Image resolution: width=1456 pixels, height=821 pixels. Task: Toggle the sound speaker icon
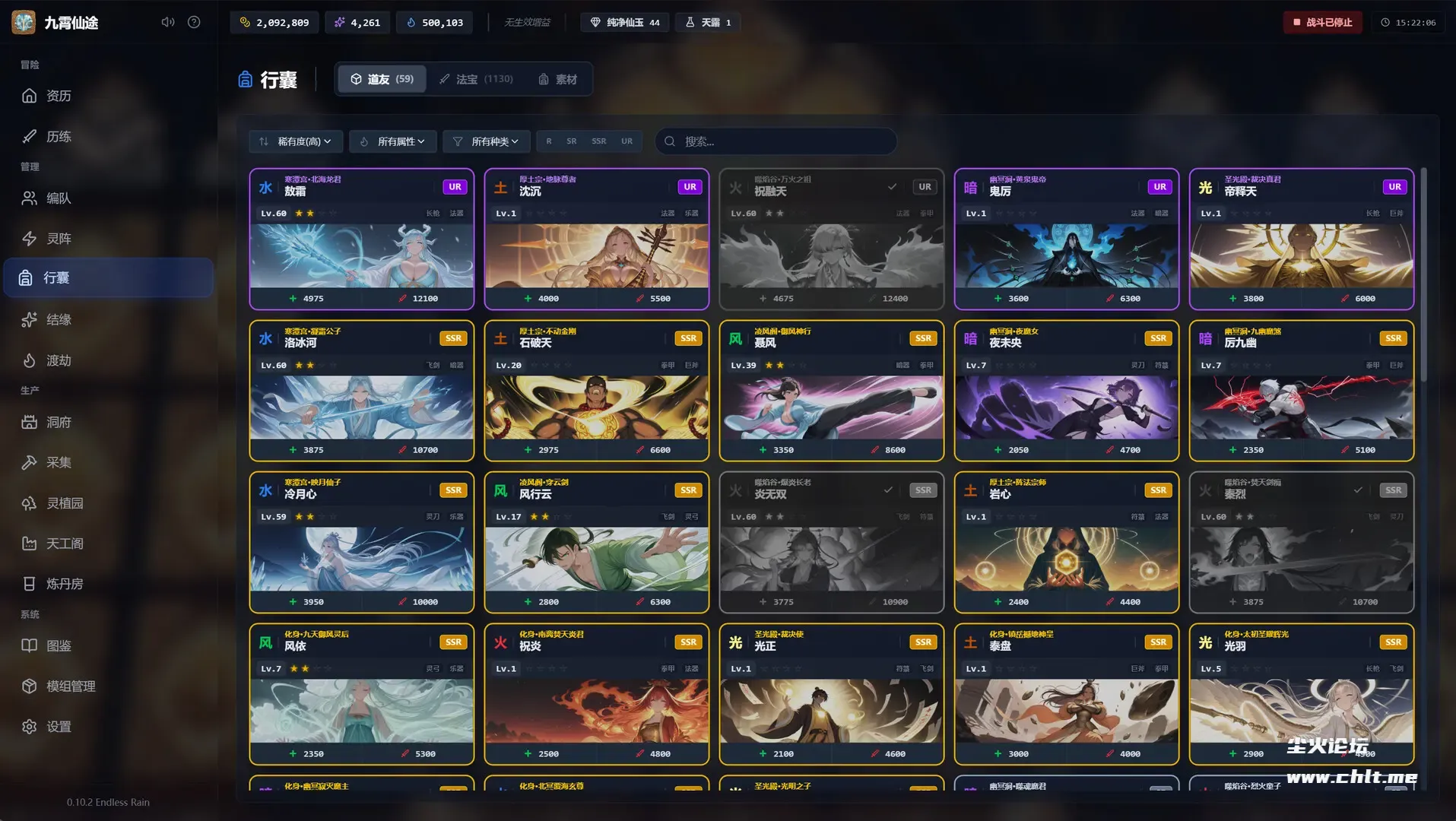click(168, 22)
